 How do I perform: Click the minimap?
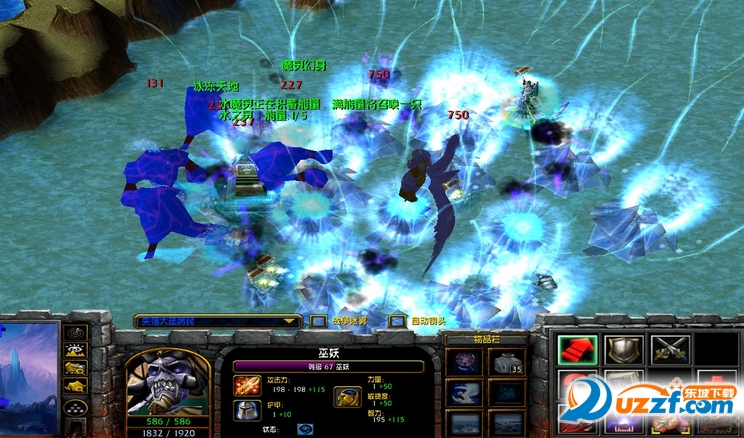(x=28, y=378)
